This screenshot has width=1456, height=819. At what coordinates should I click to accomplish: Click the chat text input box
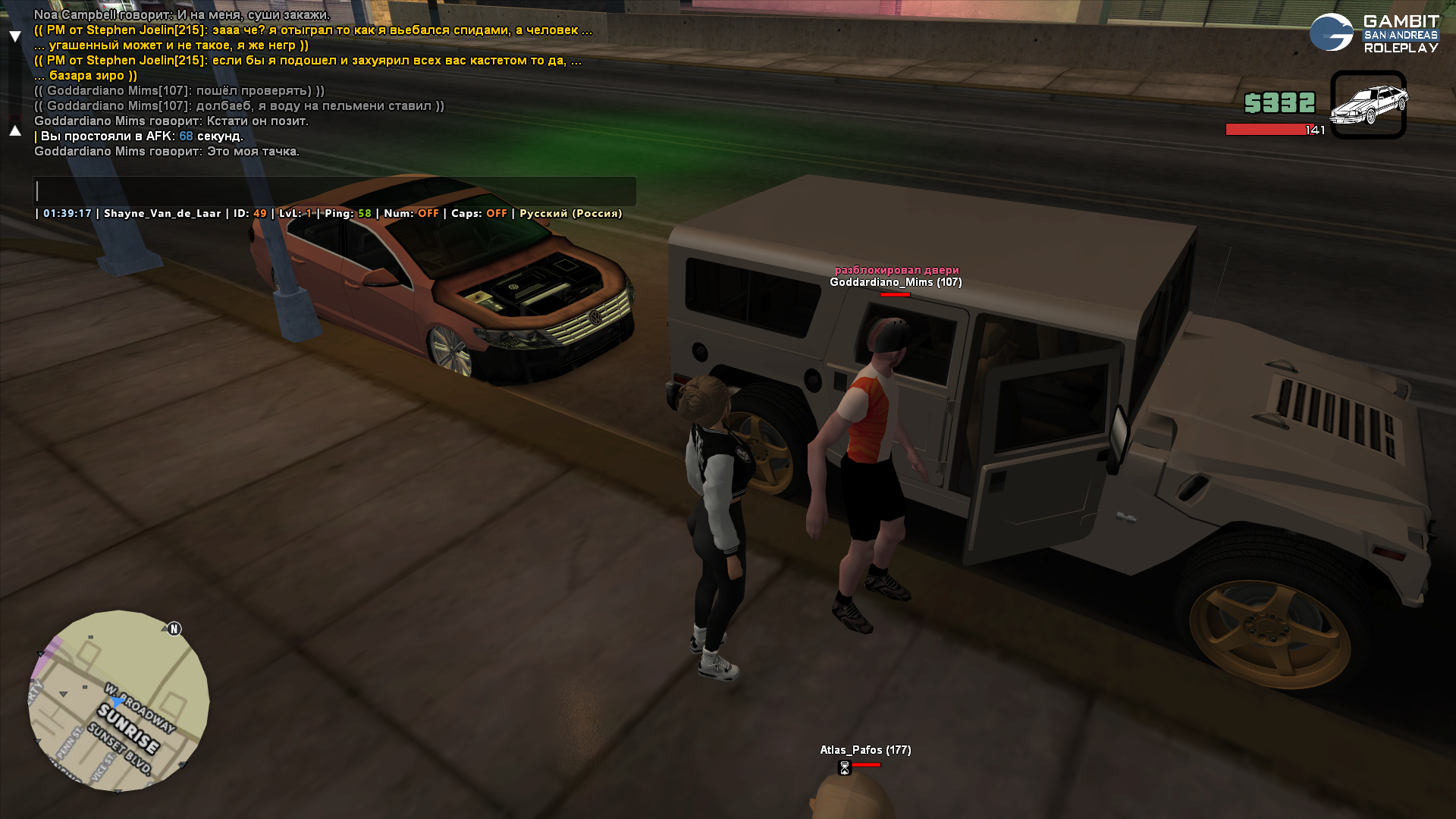pyautogui.click(x=334, y=191)
